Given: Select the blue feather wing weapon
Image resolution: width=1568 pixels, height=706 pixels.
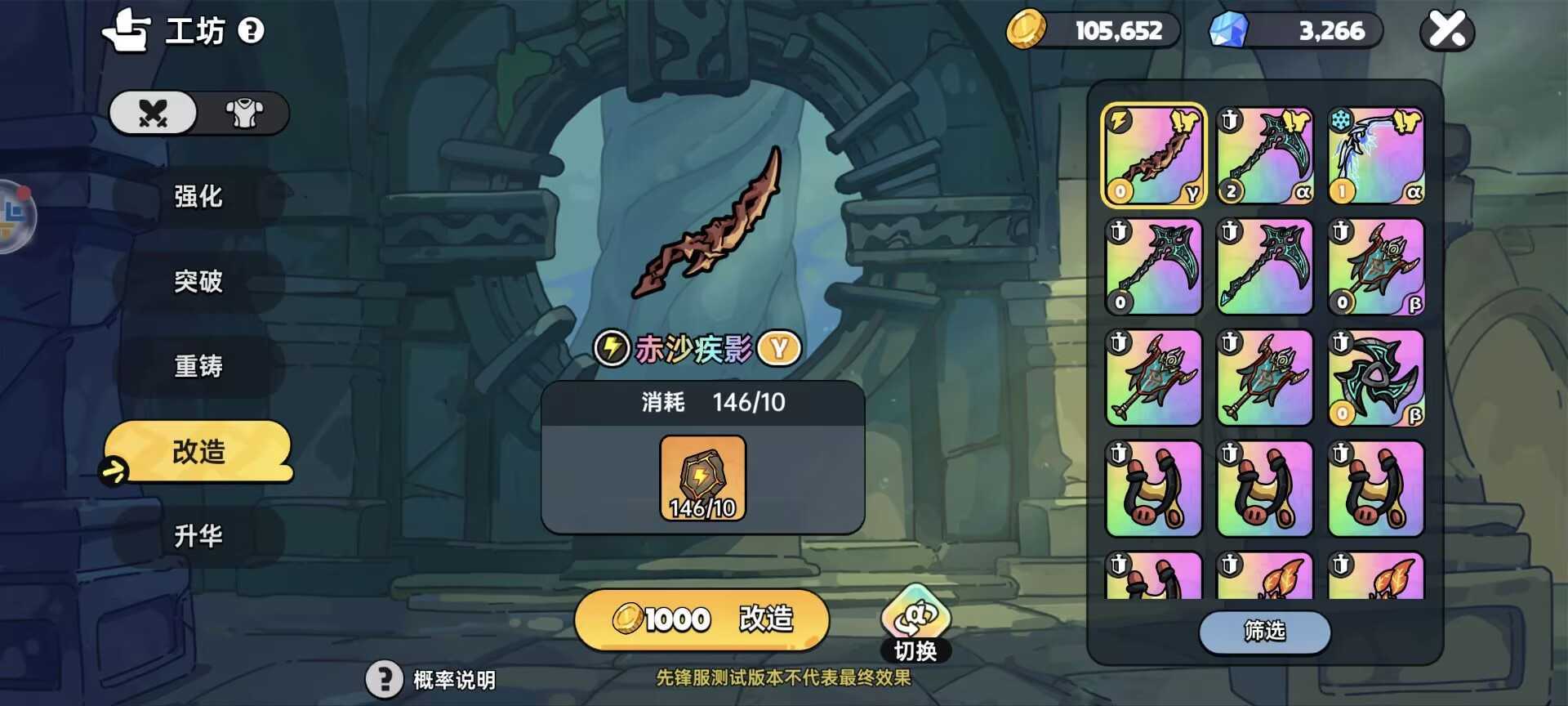Looking at the screenshot, I should (x=1375, y=154).
